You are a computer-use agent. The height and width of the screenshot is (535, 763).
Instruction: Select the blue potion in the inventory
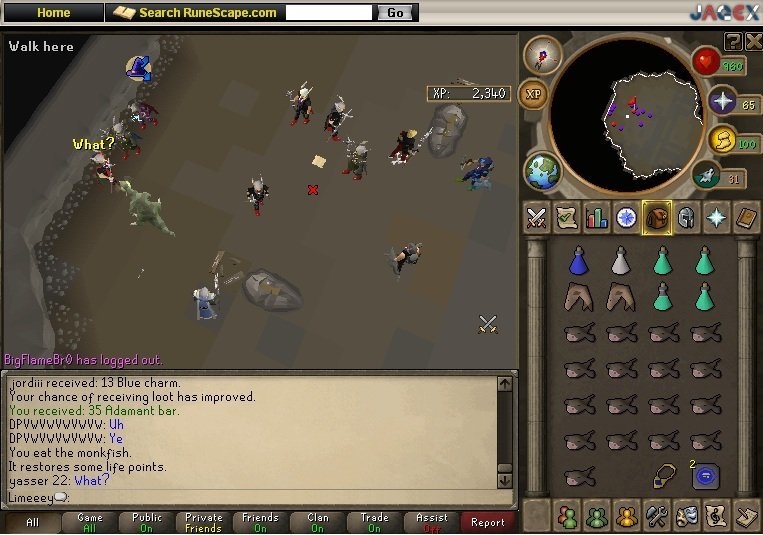click(578, 262)
